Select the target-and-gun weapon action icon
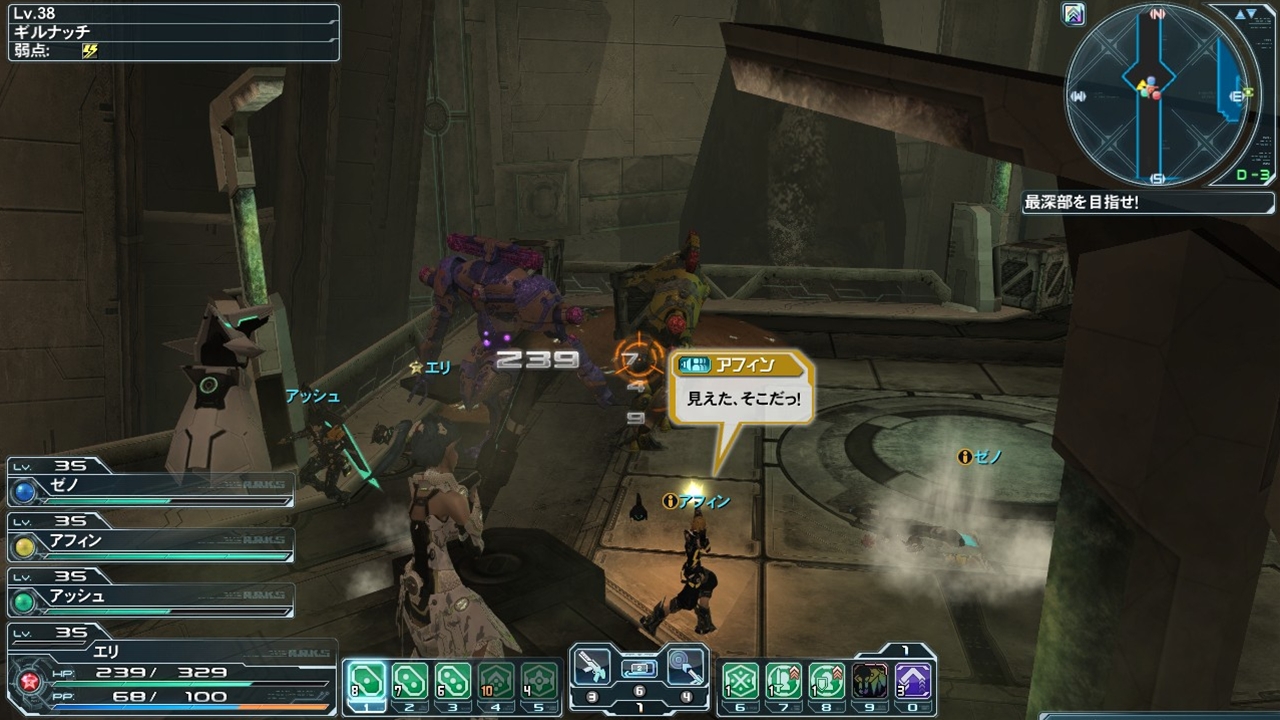This screenshot has height=720, width=1280. 687,666
